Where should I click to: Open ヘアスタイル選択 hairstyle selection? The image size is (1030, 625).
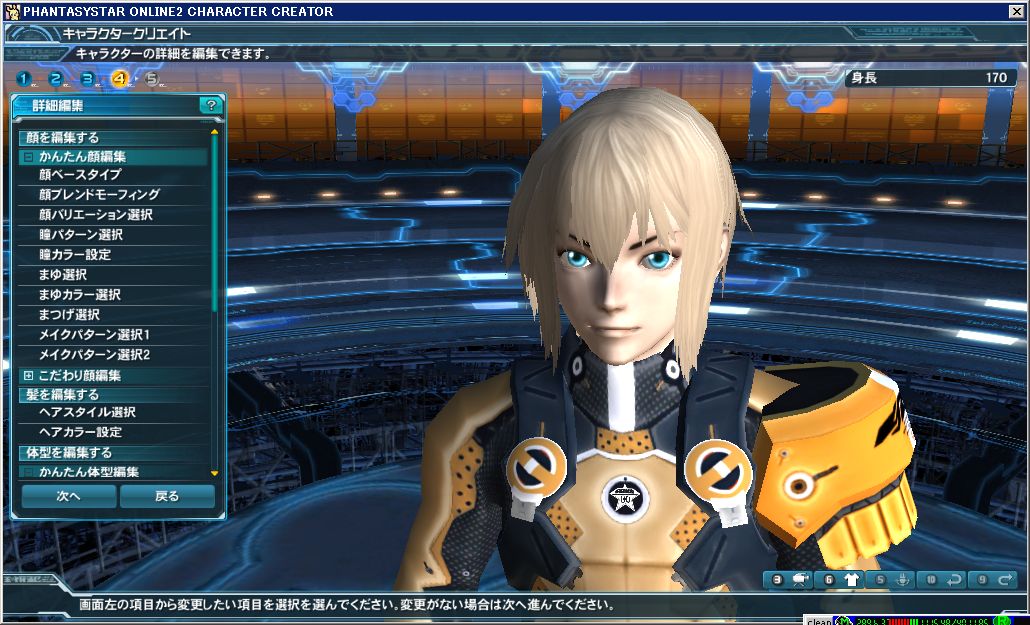(x=87, y=412)
